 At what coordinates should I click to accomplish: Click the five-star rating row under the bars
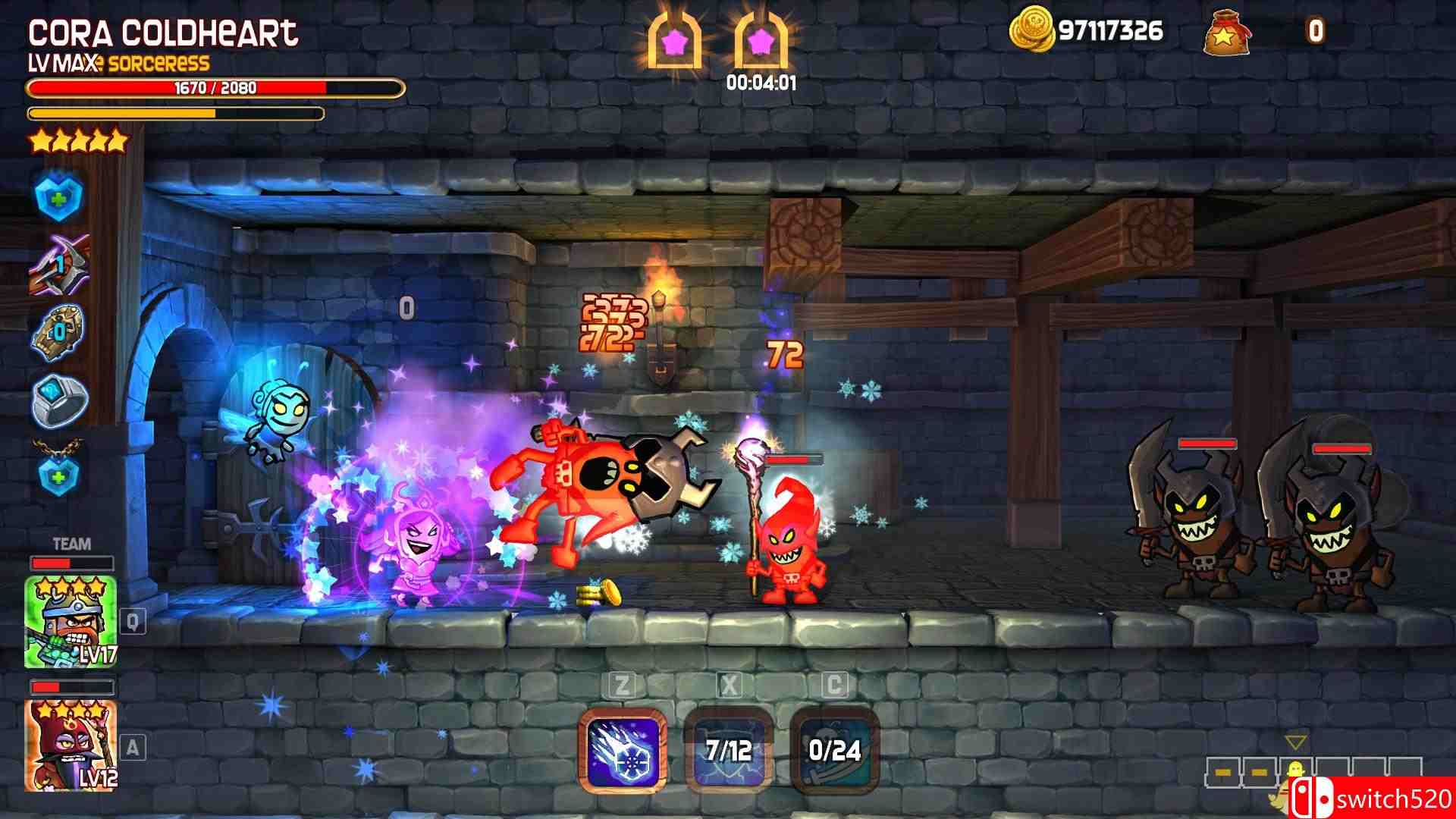point(80,141)
